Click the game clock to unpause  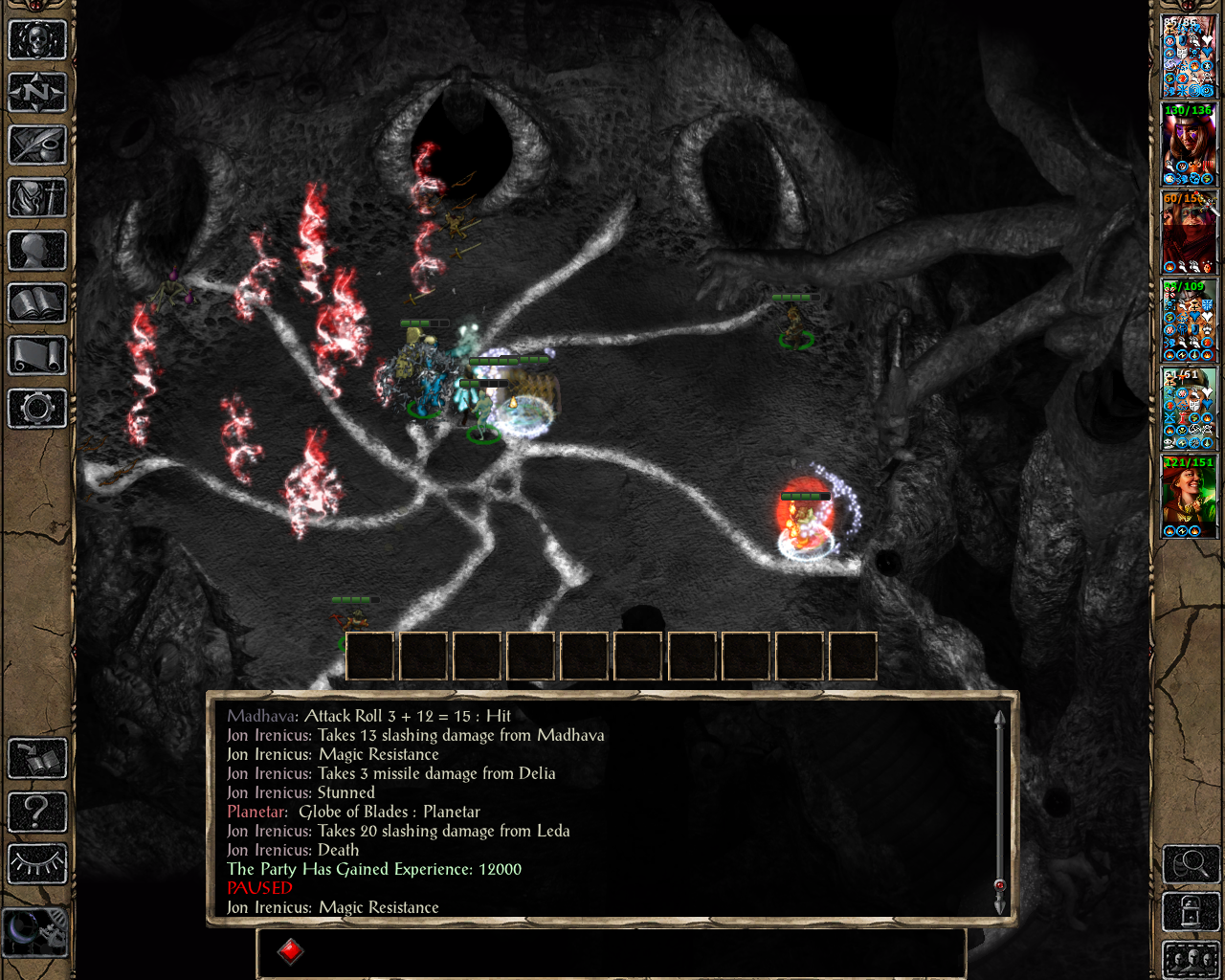(36, 930)
